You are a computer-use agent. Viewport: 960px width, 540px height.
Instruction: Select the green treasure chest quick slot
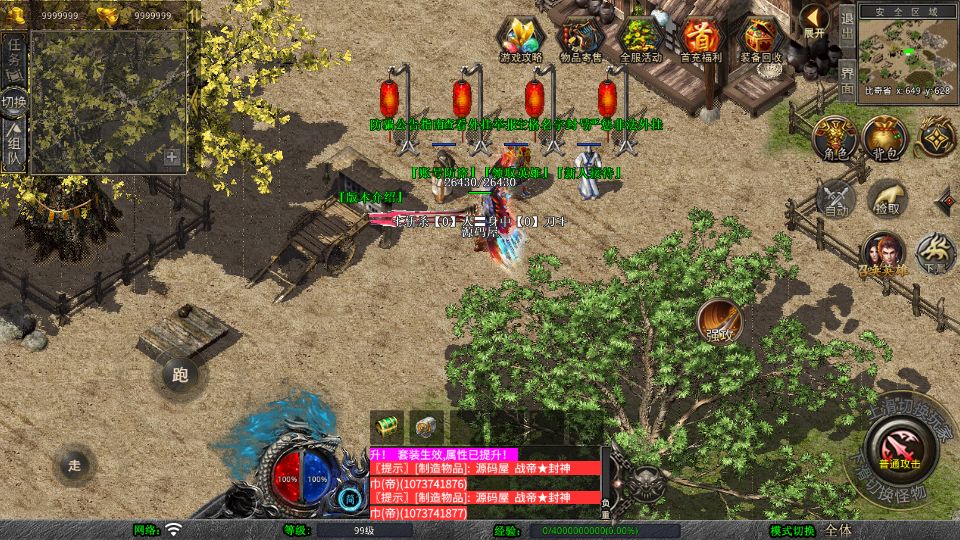[387, 425]
